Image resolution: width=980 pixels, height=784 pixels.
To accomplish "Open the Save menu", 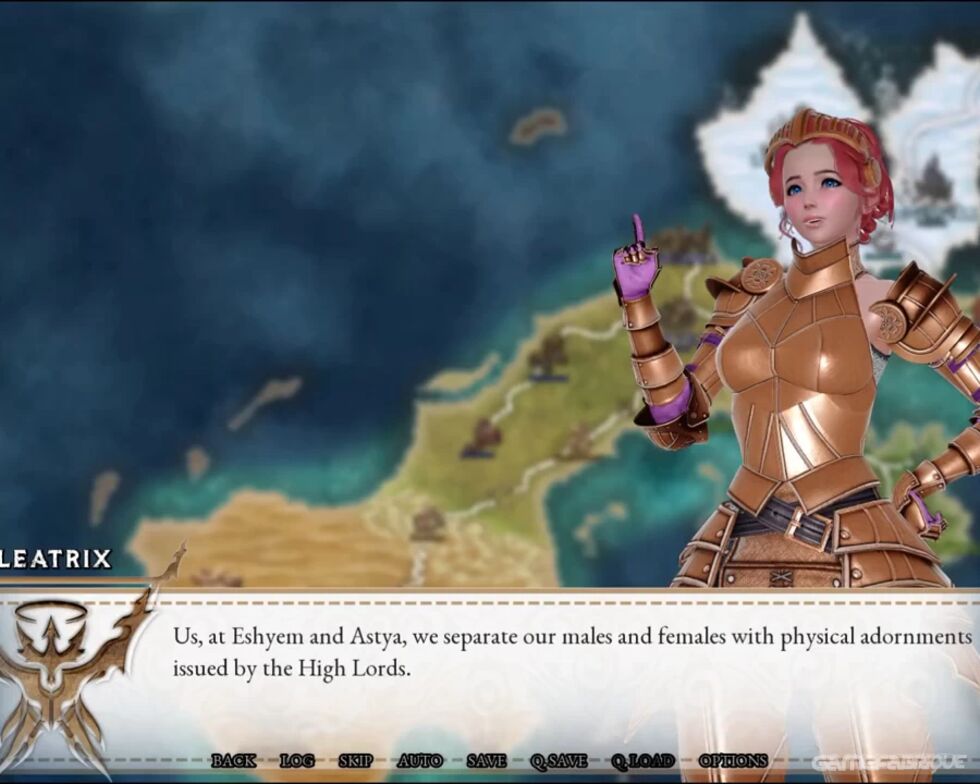I will [x=486, y=761].
